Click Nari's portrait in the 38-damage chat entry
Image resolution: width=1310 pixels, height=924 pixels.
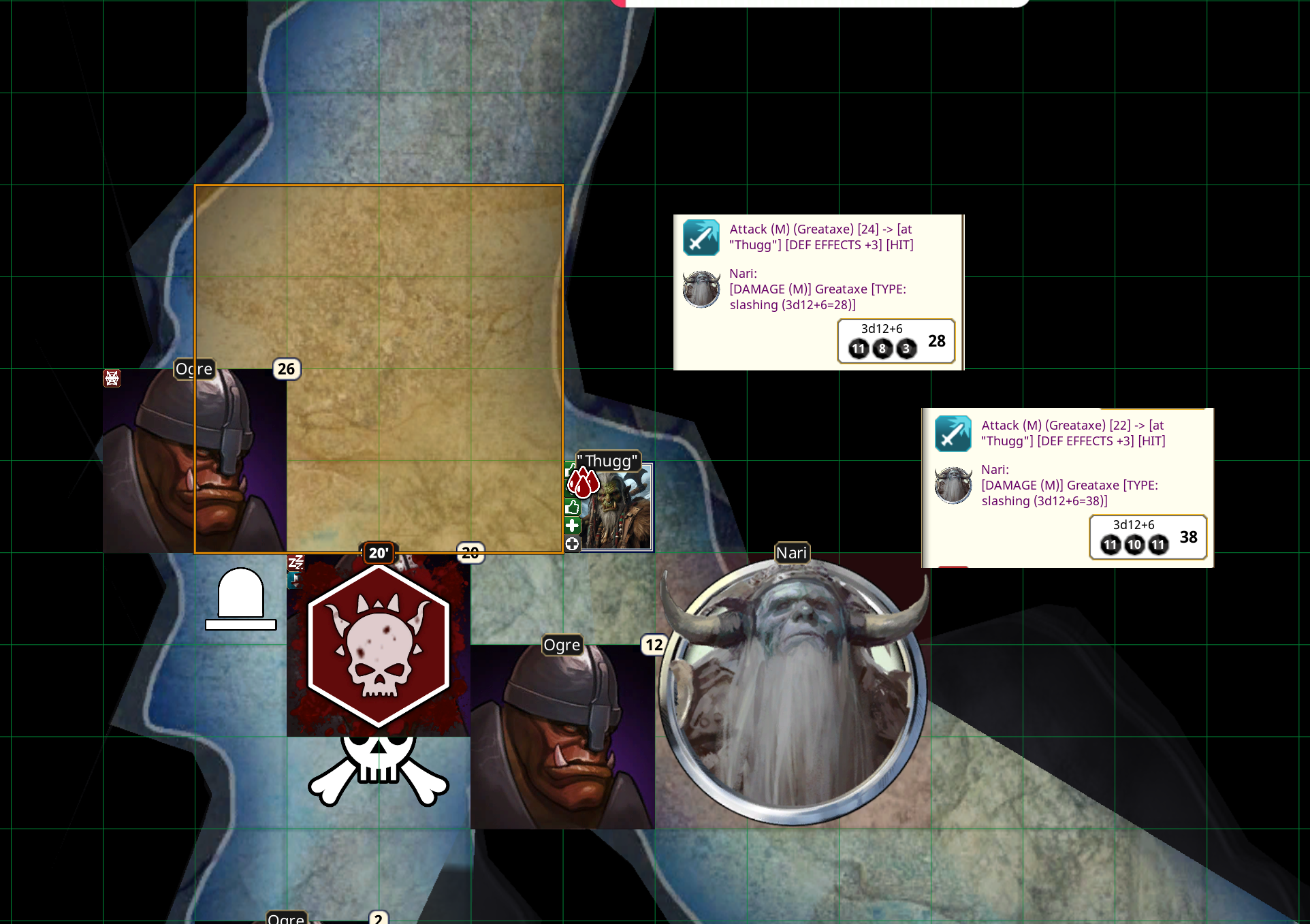tap(953, 485)
